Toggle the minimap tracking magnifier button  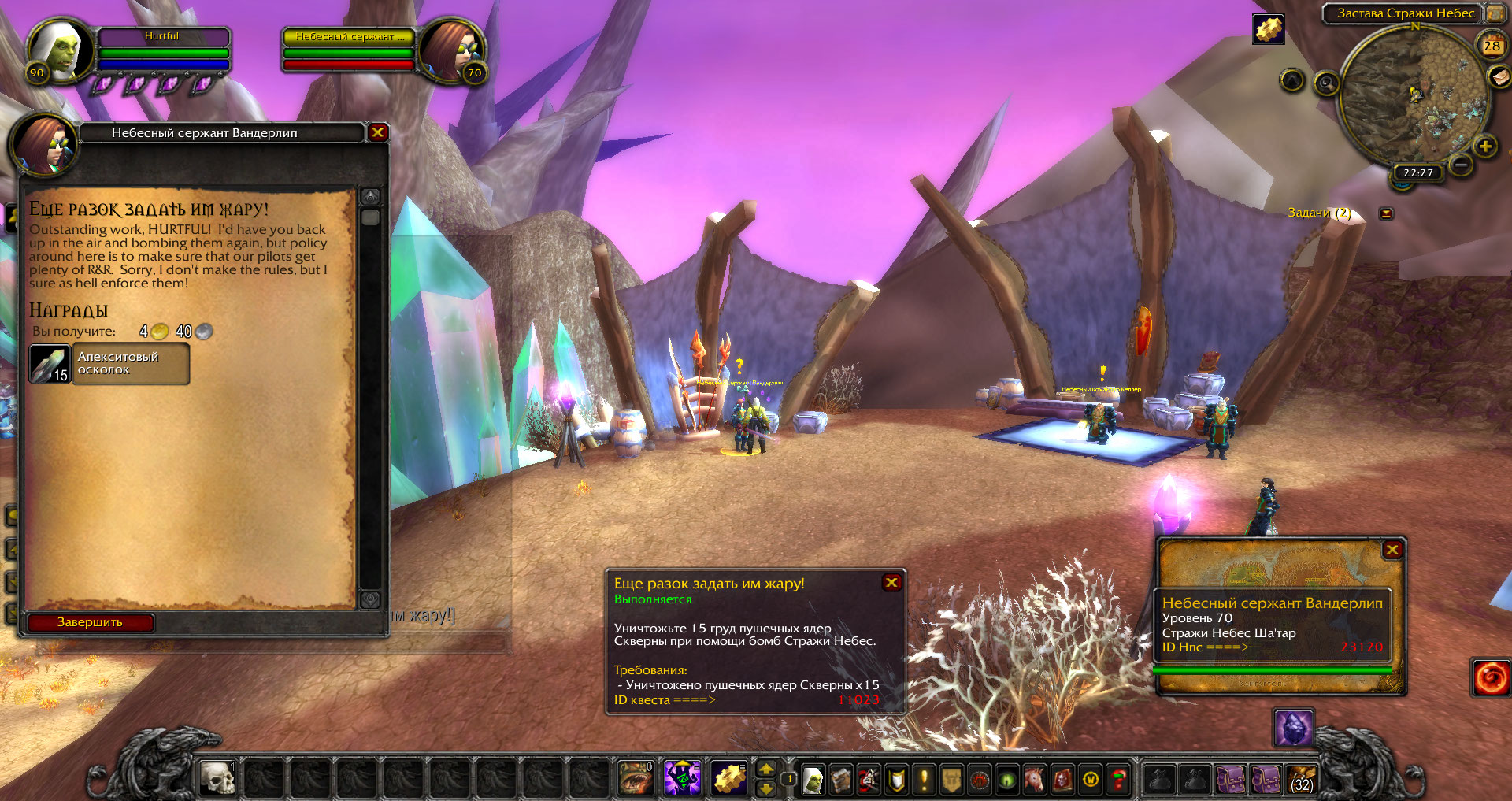1326,83
